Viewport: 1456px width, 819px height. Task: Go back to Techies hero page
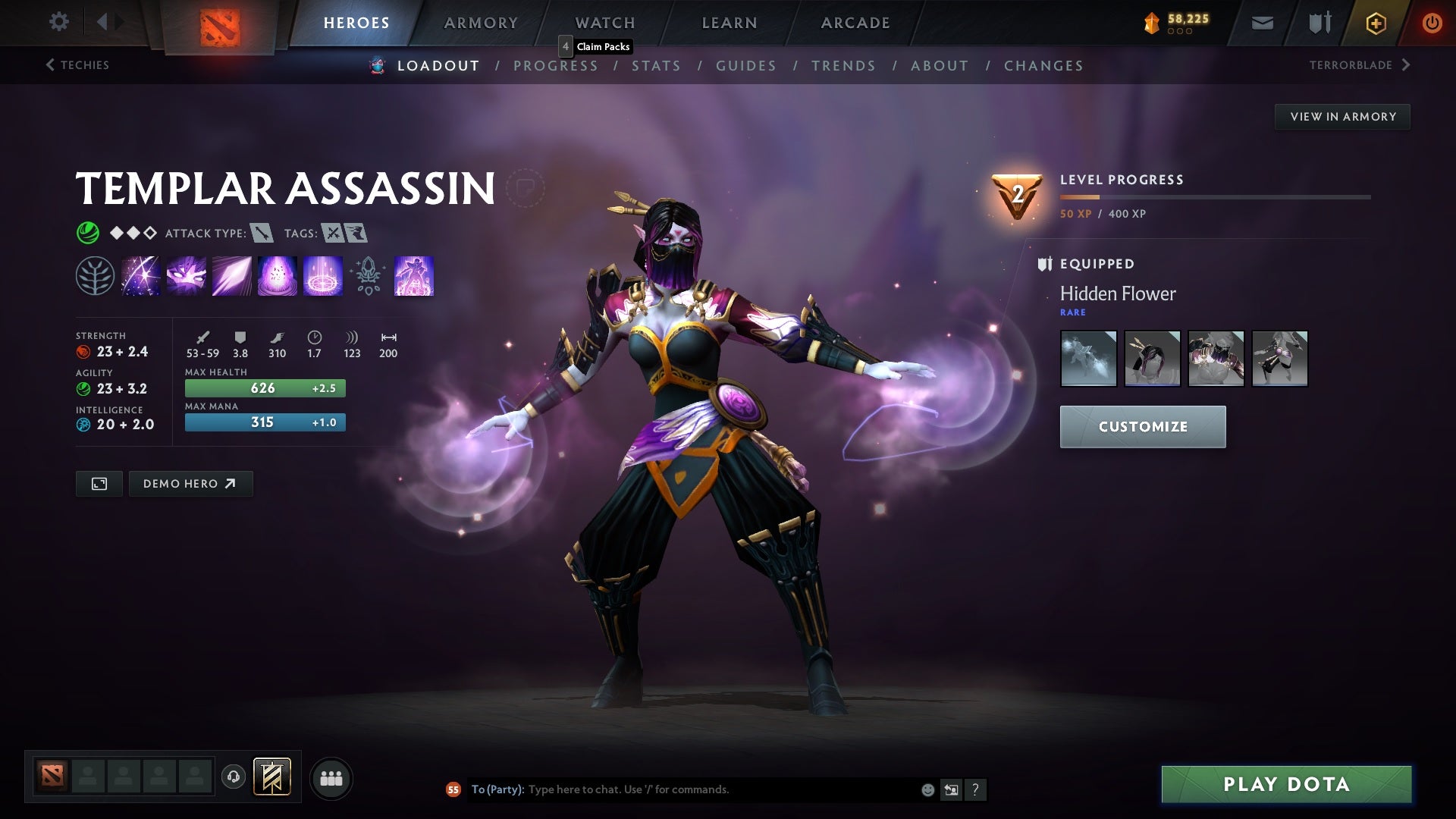[x=78, y=65]
